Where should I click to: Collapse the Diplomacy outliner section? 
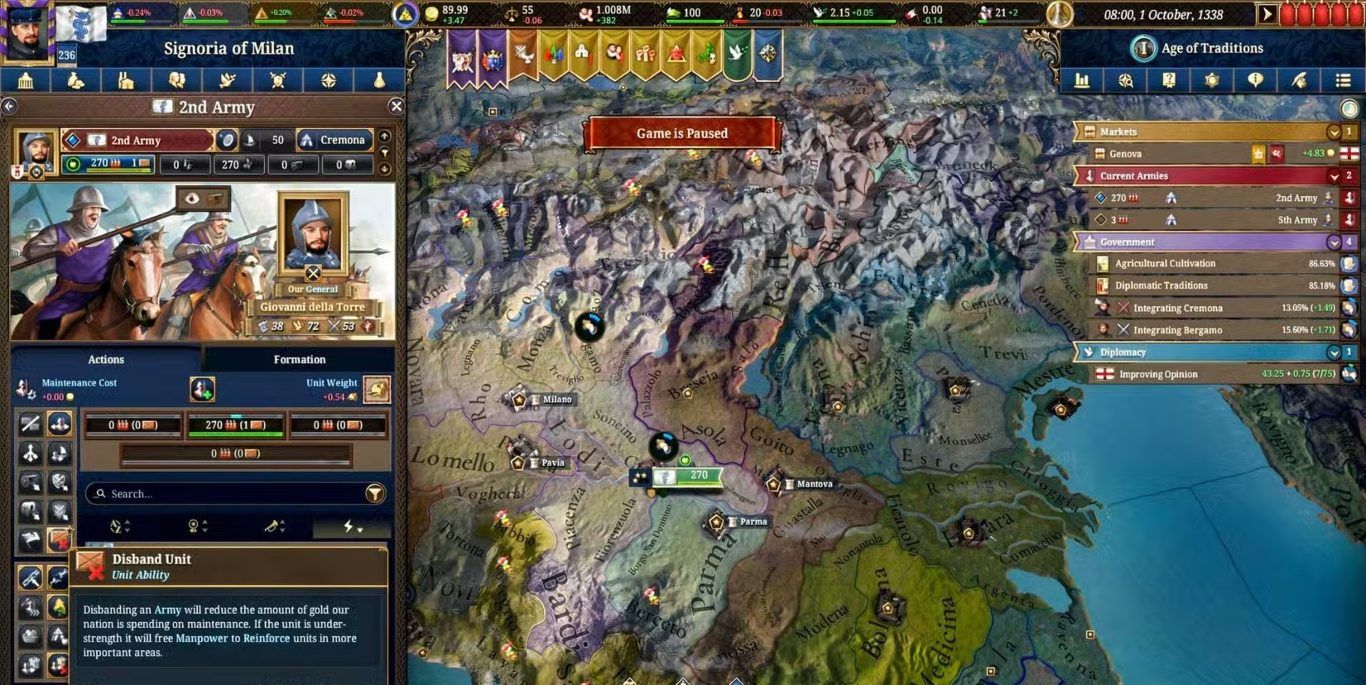point(1334,352)
